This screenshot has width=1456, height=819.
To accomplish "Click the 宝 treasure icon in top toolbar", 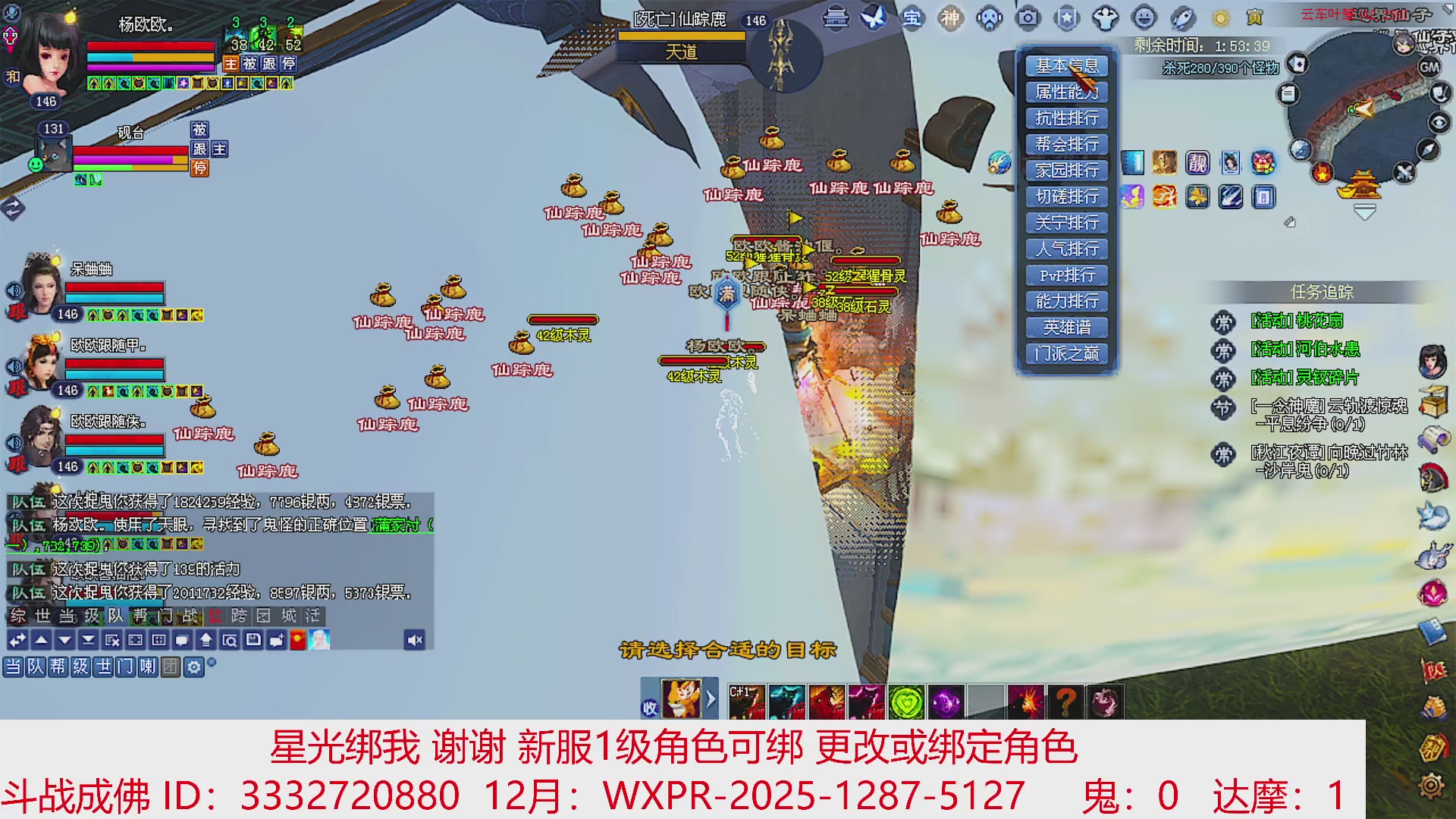I will pos(914,18).
